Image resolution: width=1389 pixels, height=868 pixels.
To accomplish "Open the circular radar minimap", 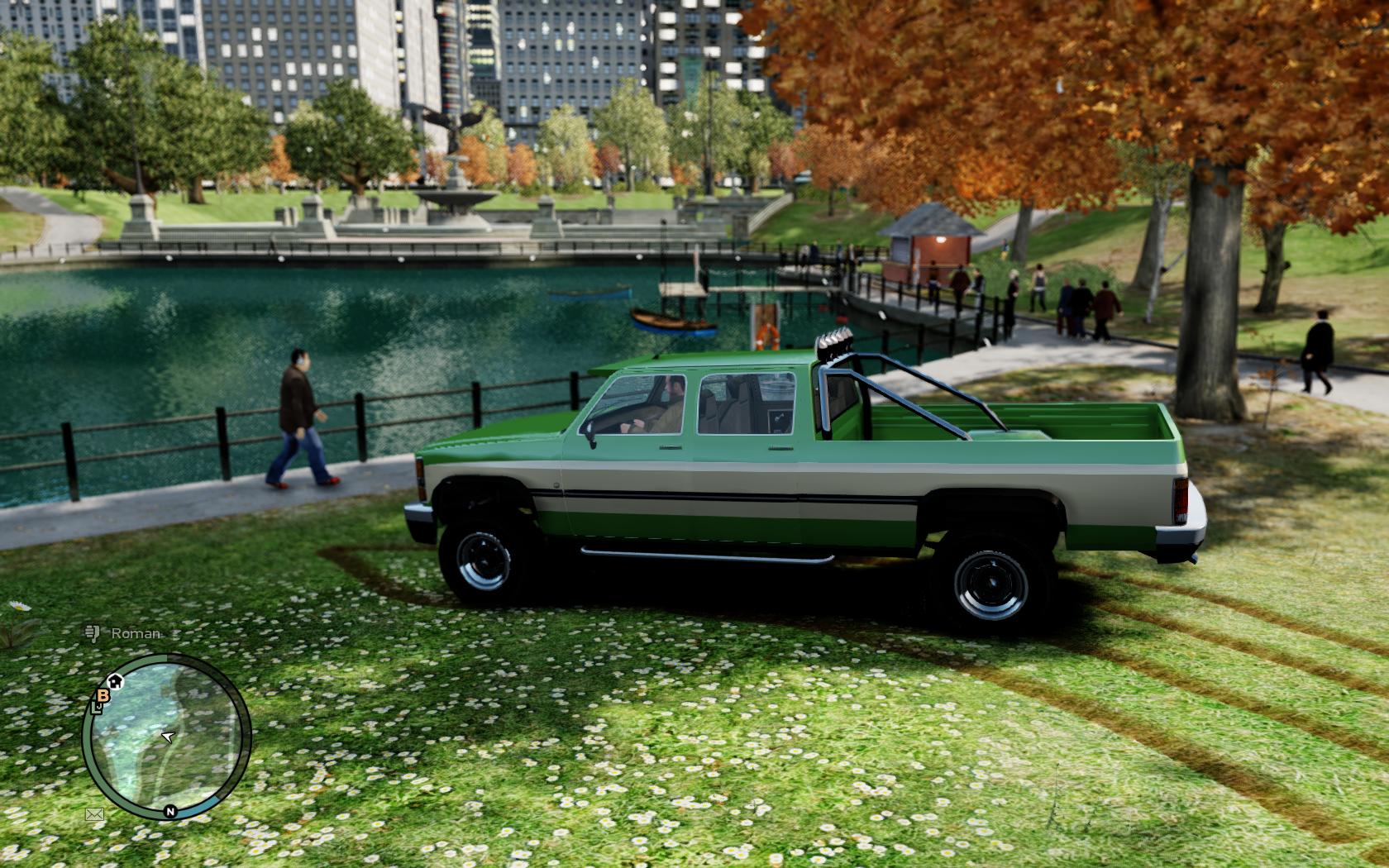I will click(x=166, y=737).
